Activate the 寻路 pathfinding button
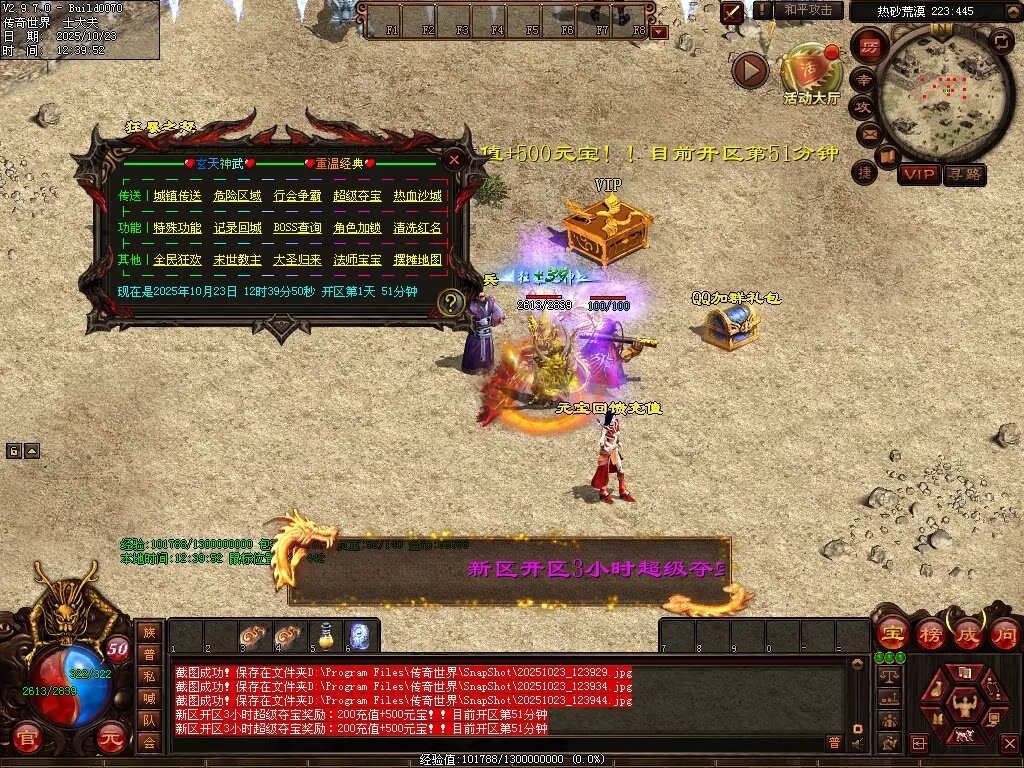Viewport: 1024px width, 768px height. point(964,174)
